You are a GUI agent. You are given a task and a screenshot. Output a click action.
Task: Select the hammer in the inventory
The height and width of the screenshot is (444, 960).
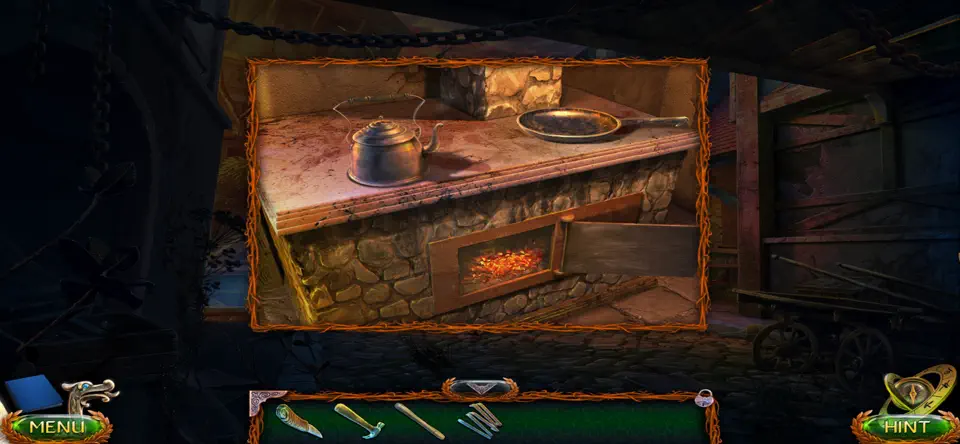click(x=358, y=420)
